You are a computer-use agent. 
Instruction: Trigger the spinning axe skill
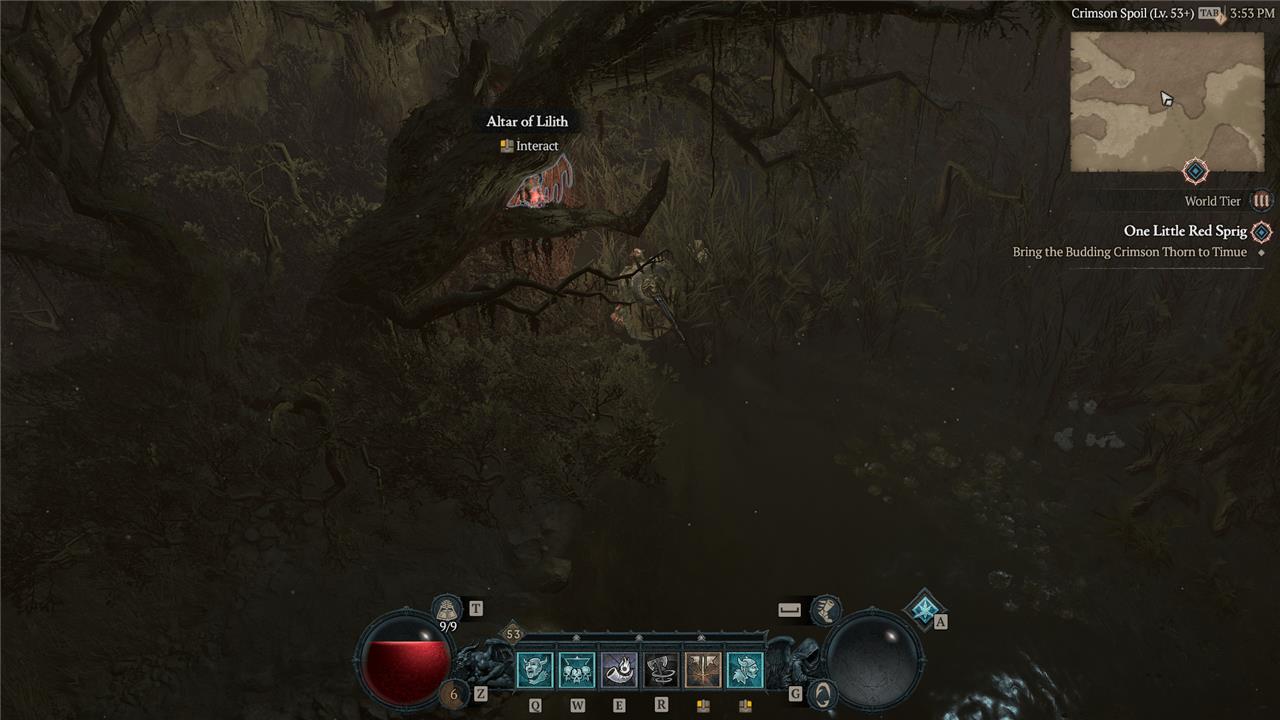coord(661,670)
